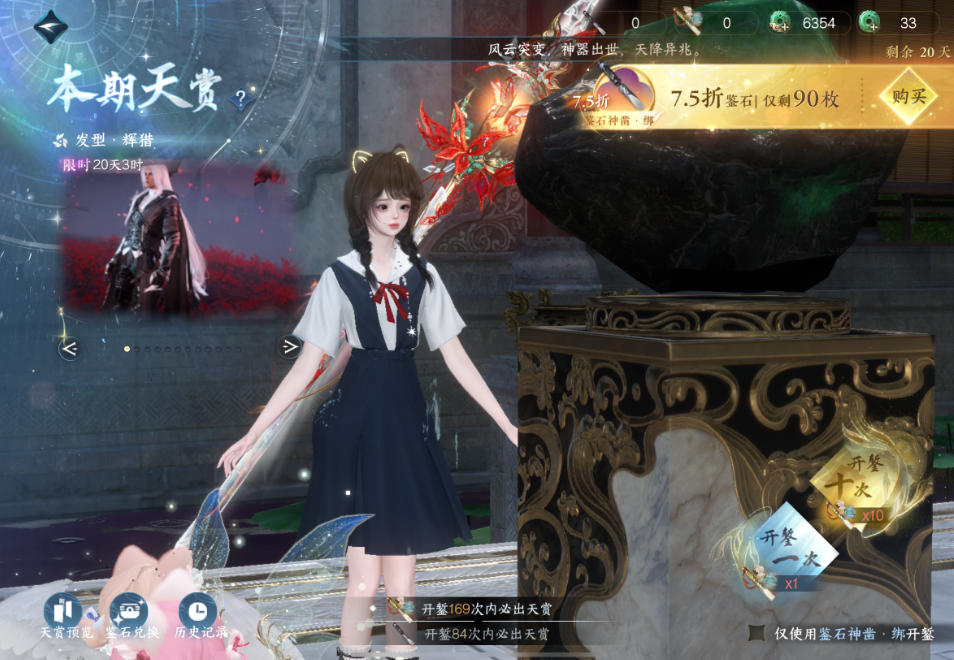Toggle the 仅使用鉴石神凿·绑开凿 checkbox

[x=757, y=633]
